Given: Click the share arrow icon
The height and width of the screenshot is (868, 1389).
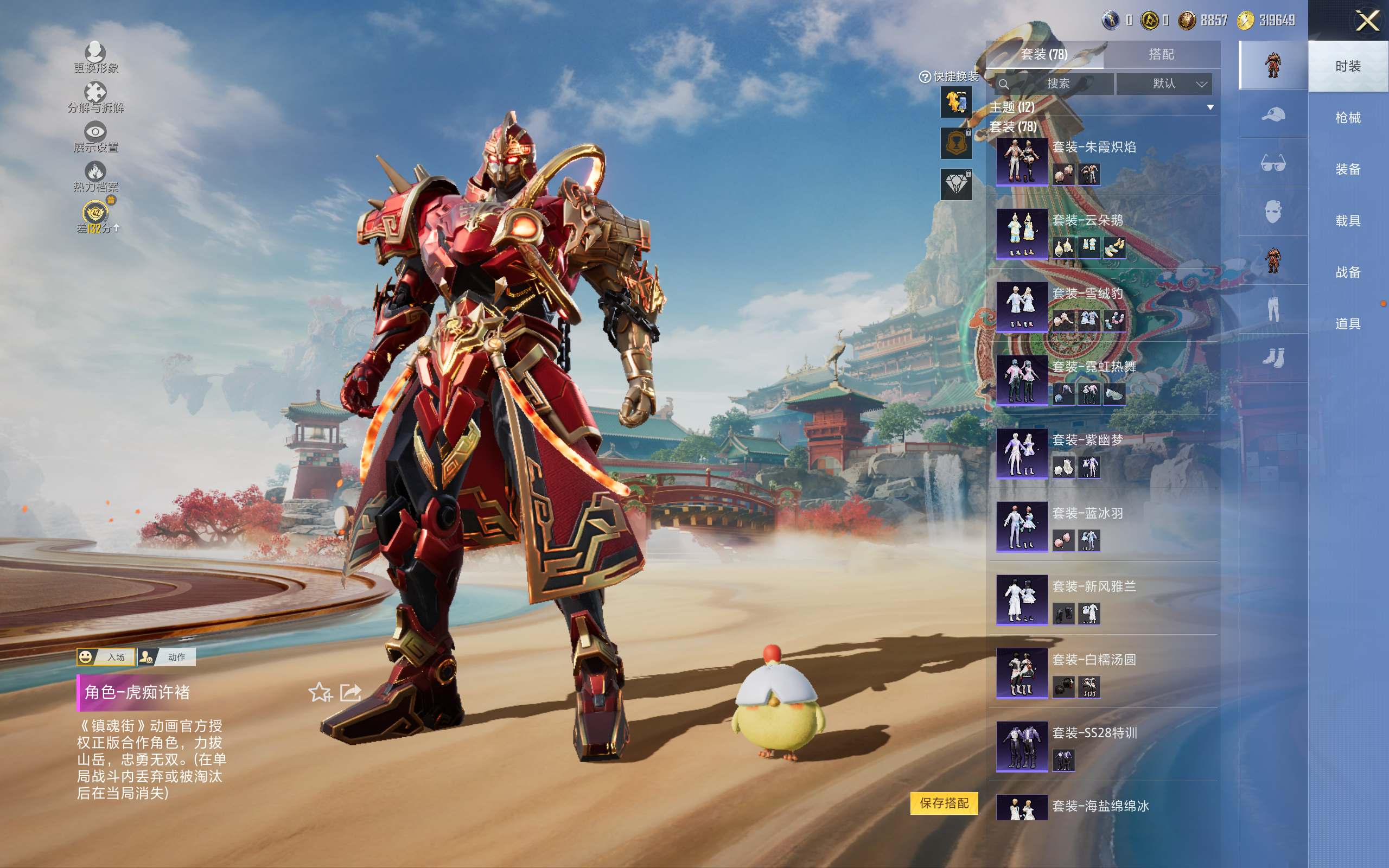Looking at the screenshot, I should tap(350, 693).
